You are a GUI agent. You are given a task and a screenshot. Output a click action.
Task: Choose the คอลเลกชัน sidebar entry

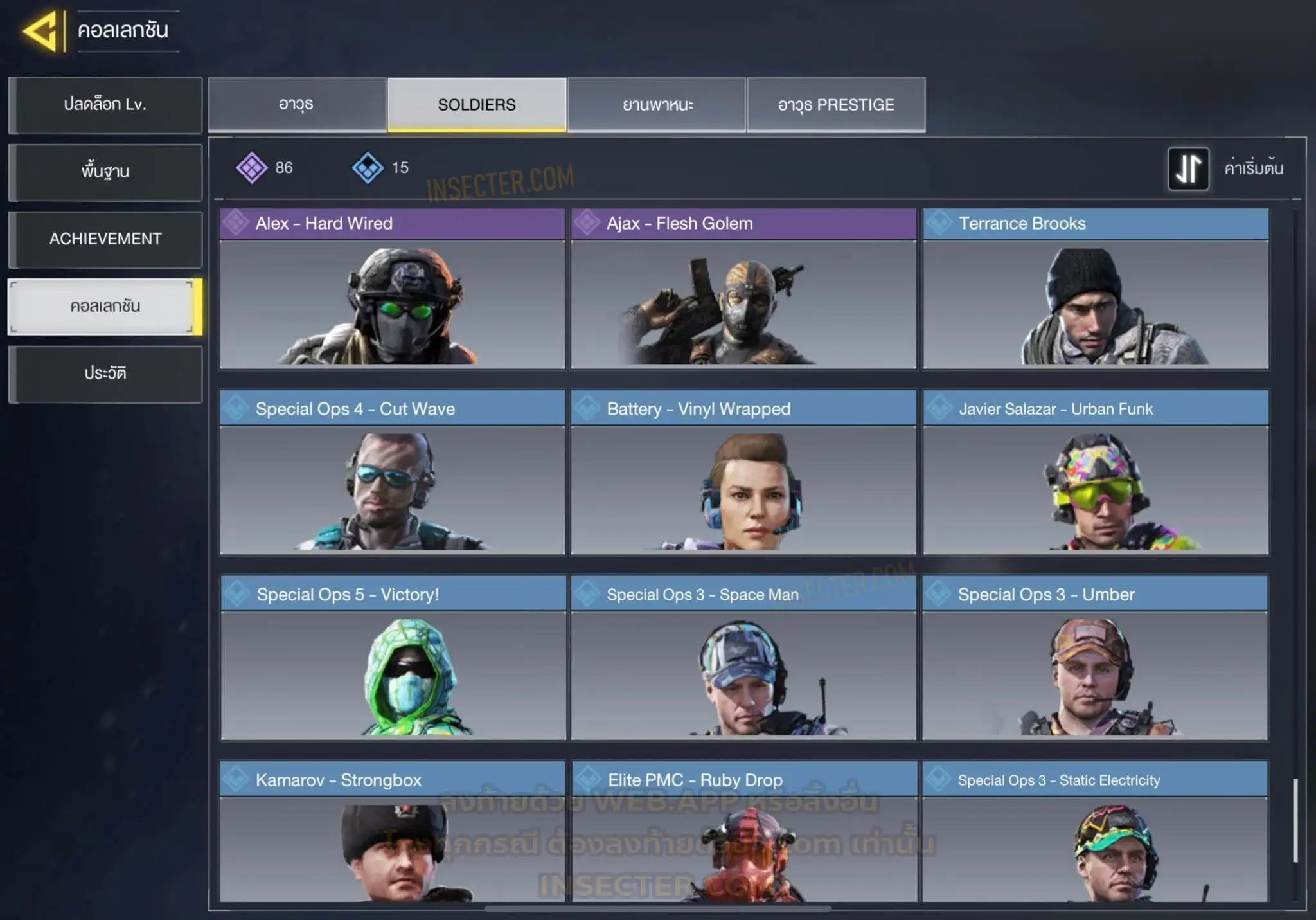click(x=105, y=307)
